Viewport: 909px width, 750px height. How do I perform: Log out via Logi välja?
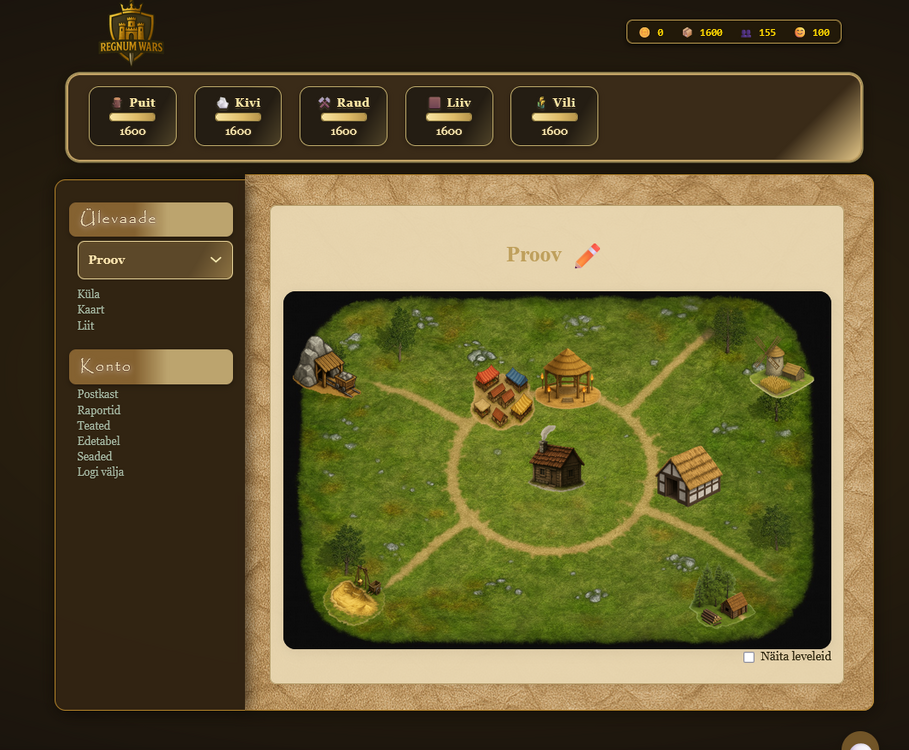101,472
